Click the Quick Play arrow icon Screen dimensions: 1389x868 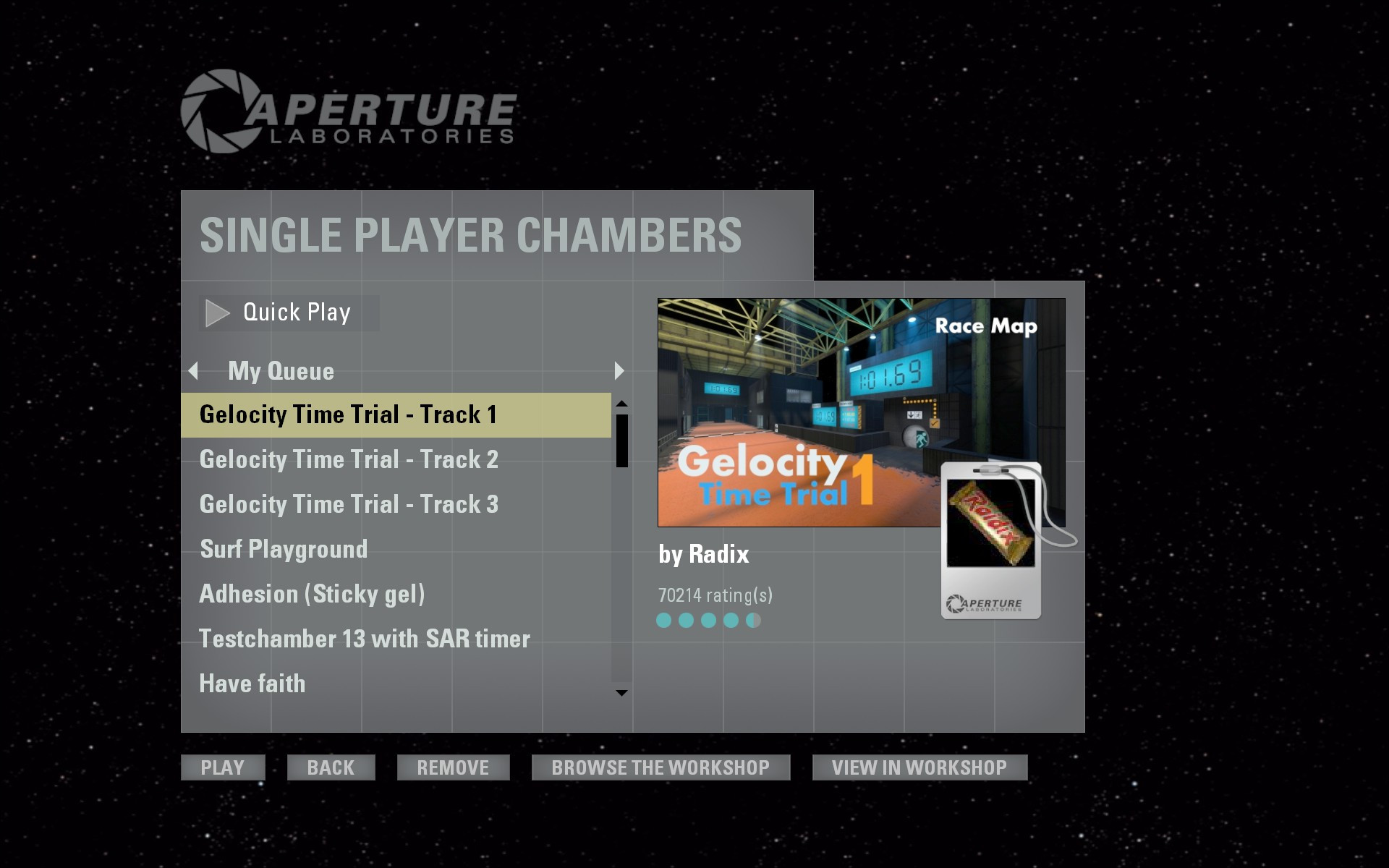(x=216, y=312)
